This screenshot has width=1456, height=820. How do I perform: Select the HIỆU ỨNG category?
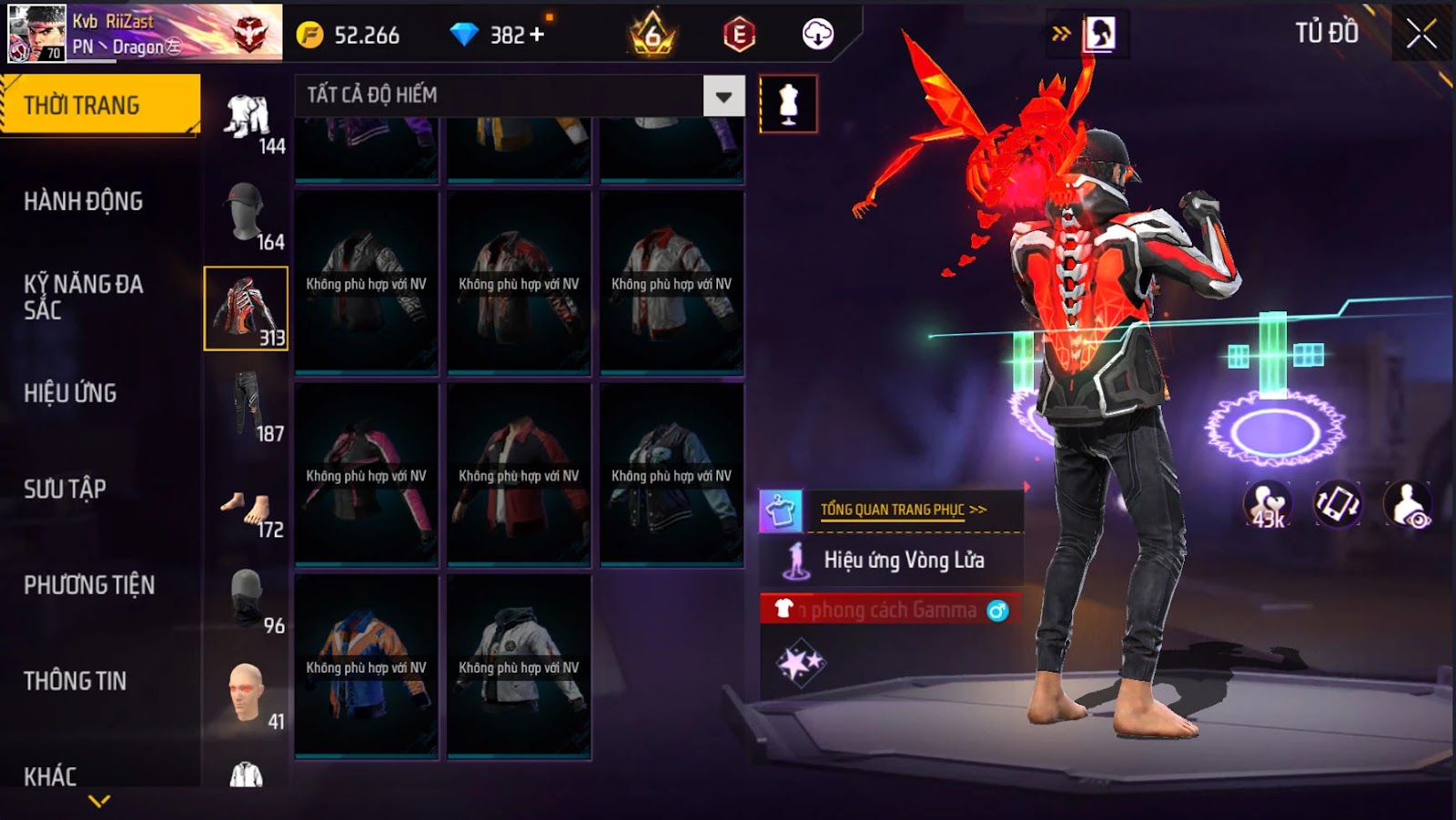[71, 393]
